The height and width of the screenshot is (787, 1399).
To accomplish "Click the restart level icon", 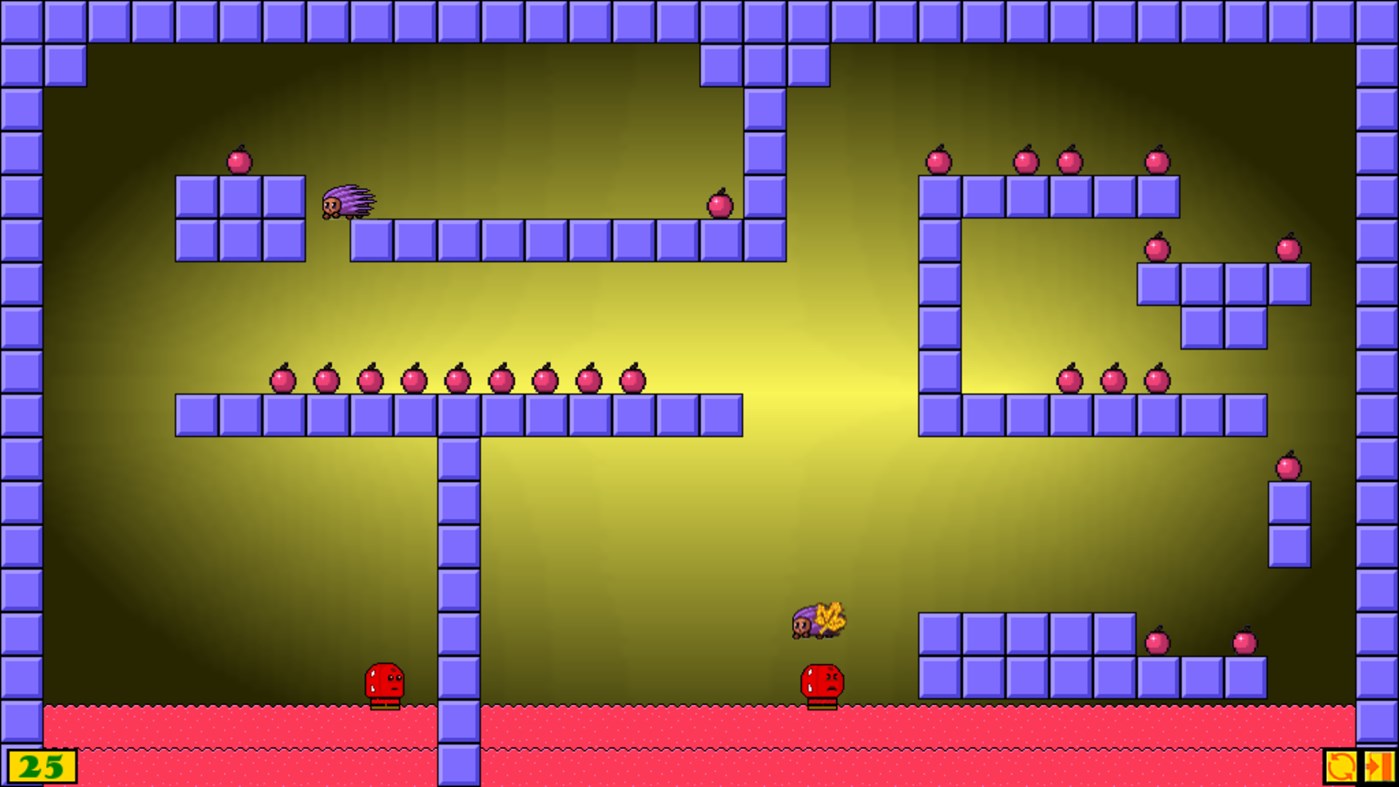I will [1344, 767].
